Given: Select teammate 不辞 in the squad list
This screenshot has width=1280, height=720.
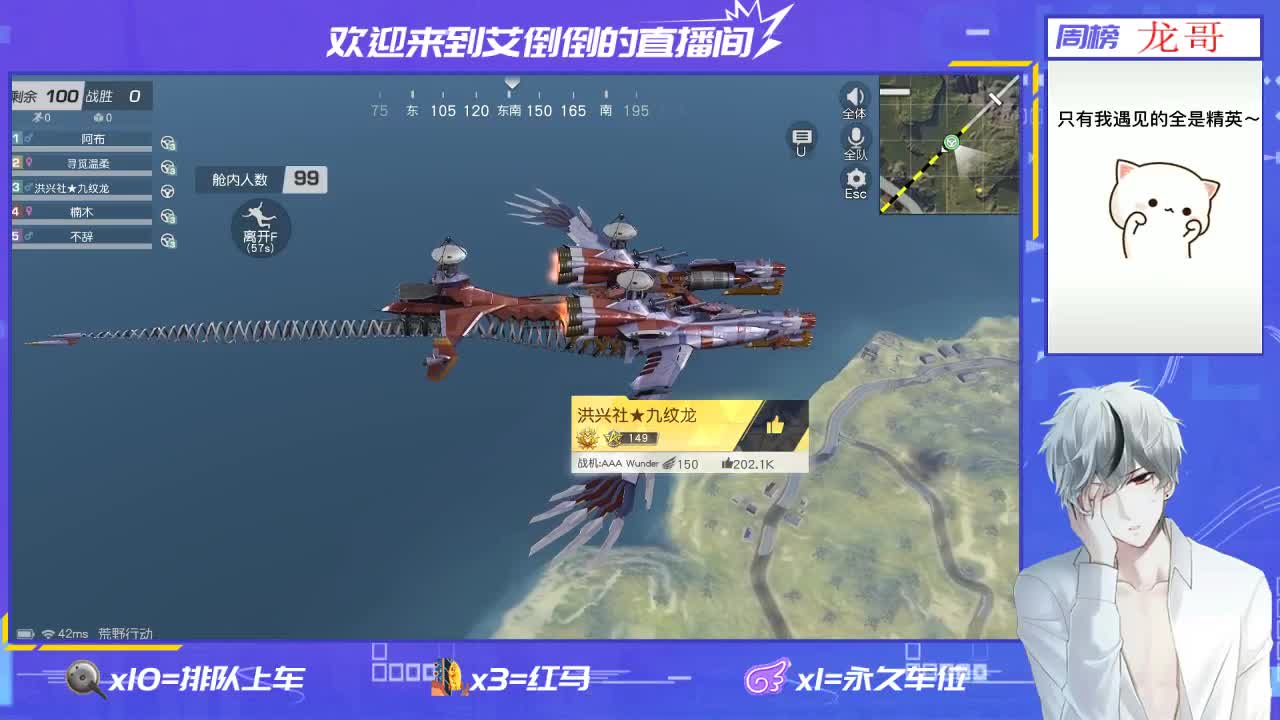Looking at the screenshot, I should [x=80, y=236].
